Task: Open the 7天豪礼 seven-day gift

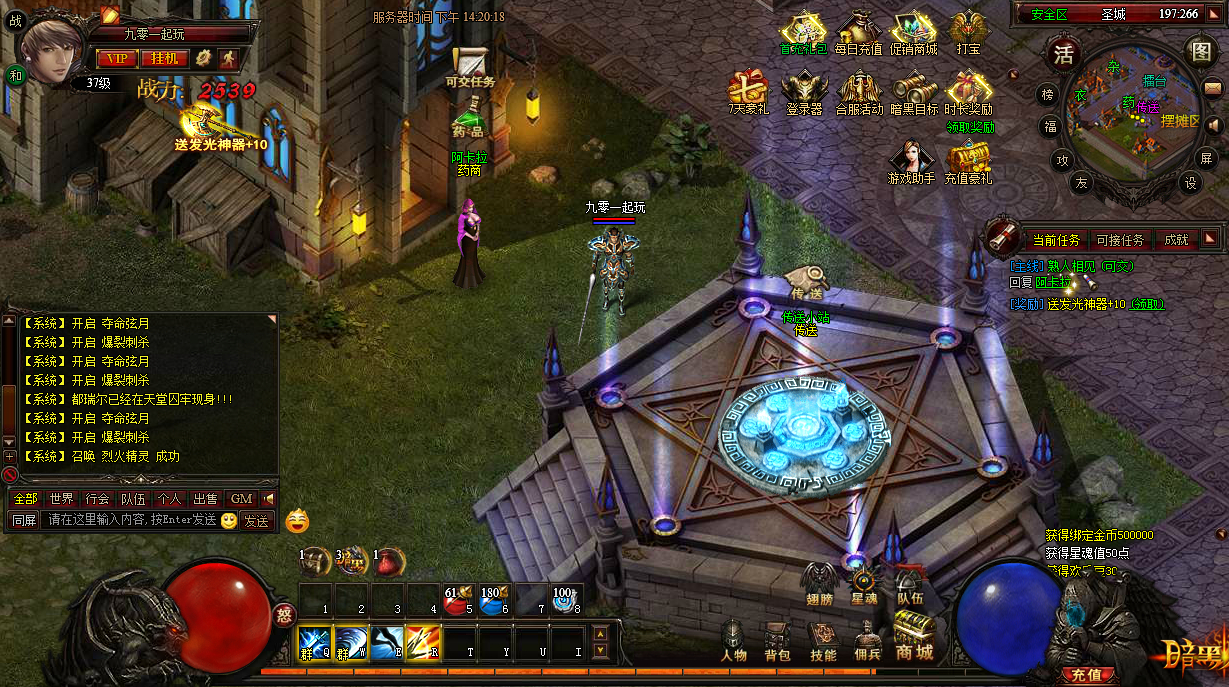Action: 747,92
